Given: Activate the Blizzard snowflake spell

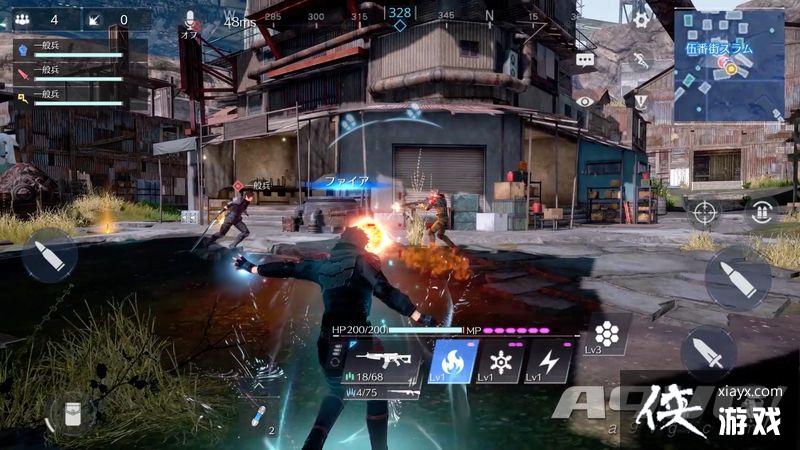Looking at the screenshot, I should pos(498,362).
